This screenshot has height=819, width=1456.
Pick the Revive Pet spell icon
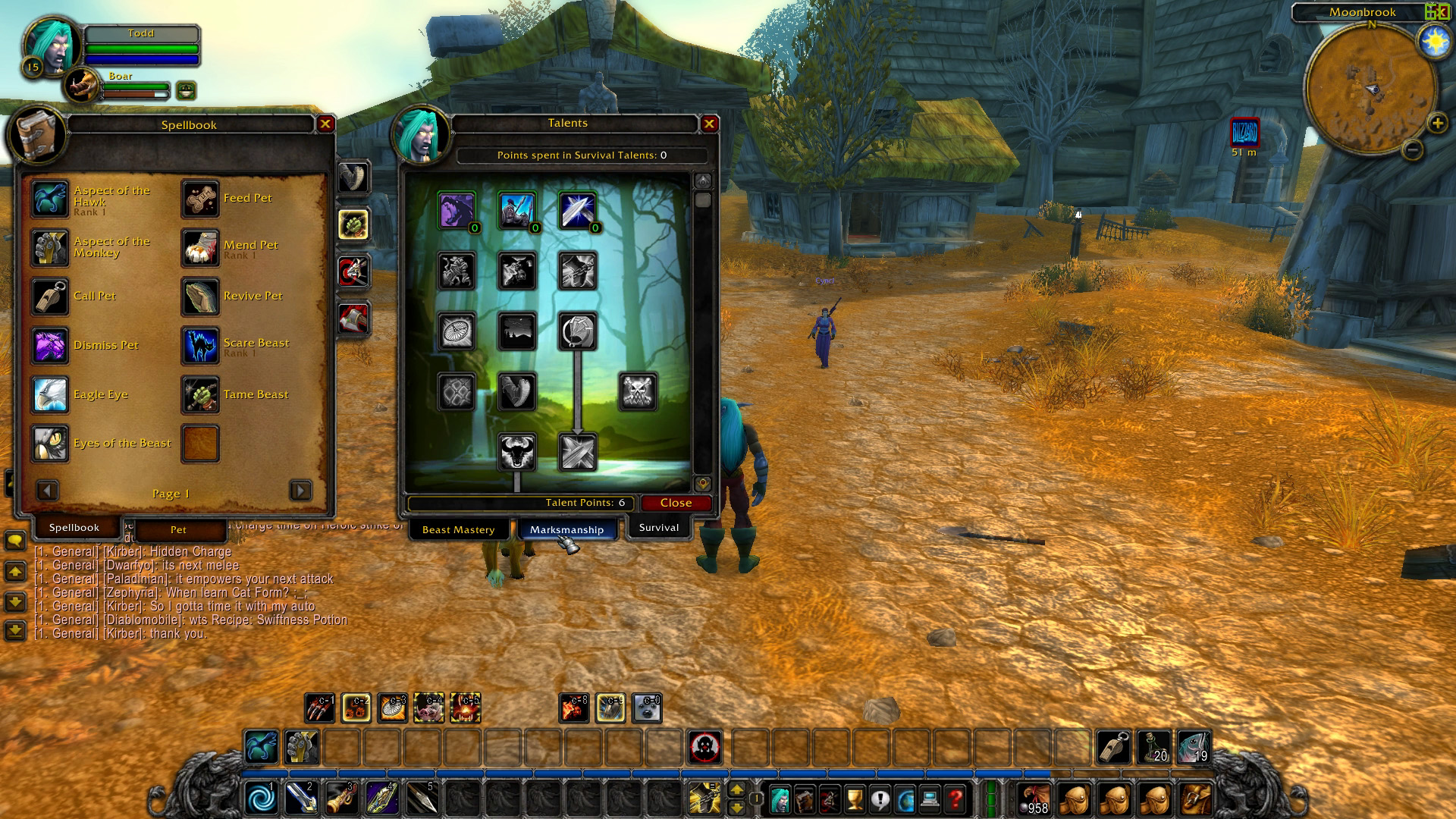(200, 297)
